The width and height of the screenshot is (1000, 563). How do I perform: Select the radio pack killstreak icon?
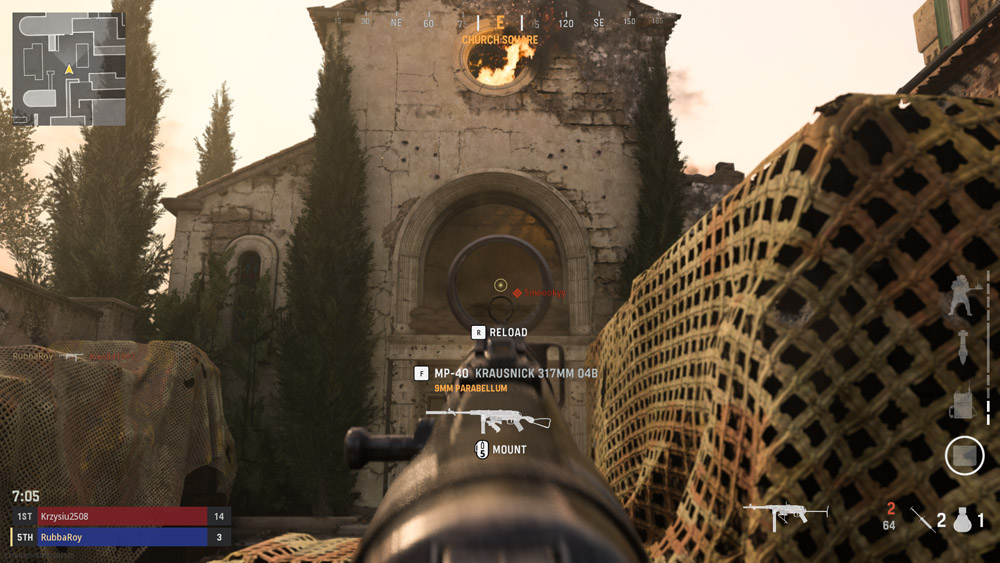pyautogui.click(x=963, y=402)
